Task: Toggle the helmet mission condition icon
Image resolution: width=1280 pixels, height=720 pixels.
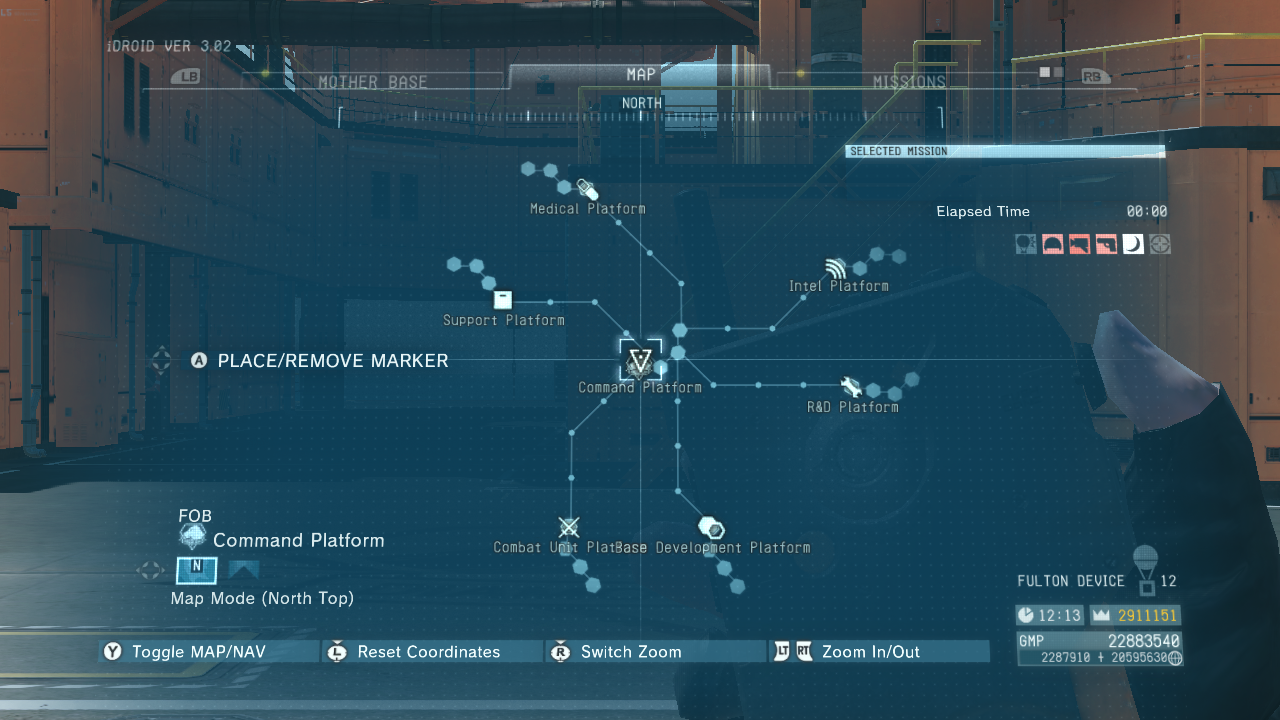Action: [1052, 243]
